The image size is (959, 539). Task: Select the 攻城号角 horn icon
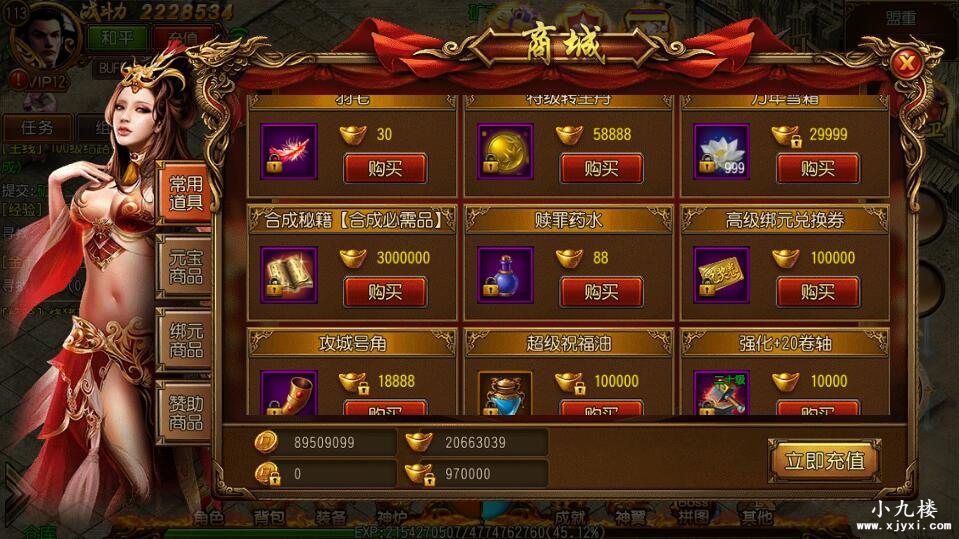288,394
